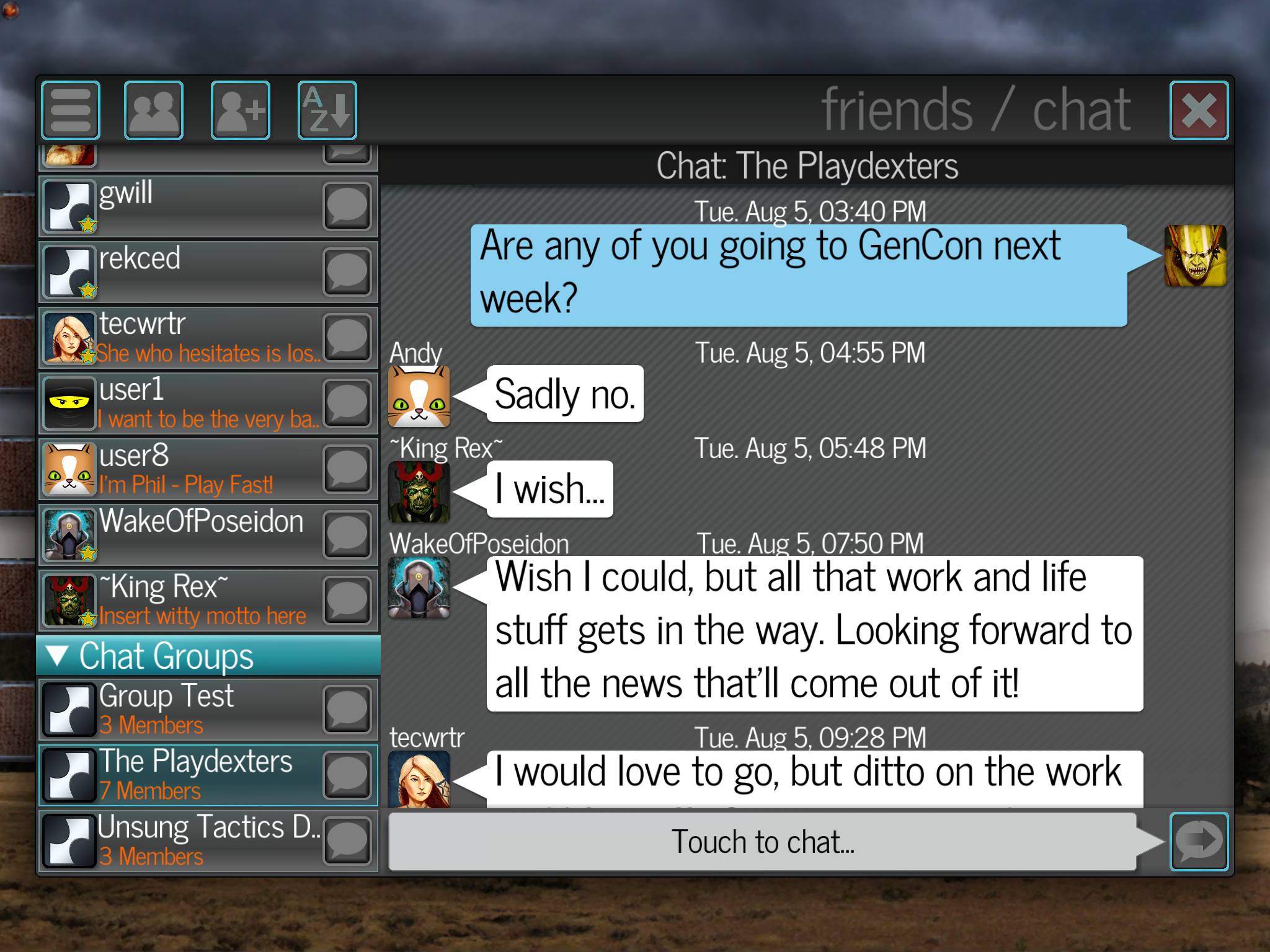The height and width of the screenshot is (952, 1270).
Task: Open chat bubble beside user8
Action: [347, 469]
